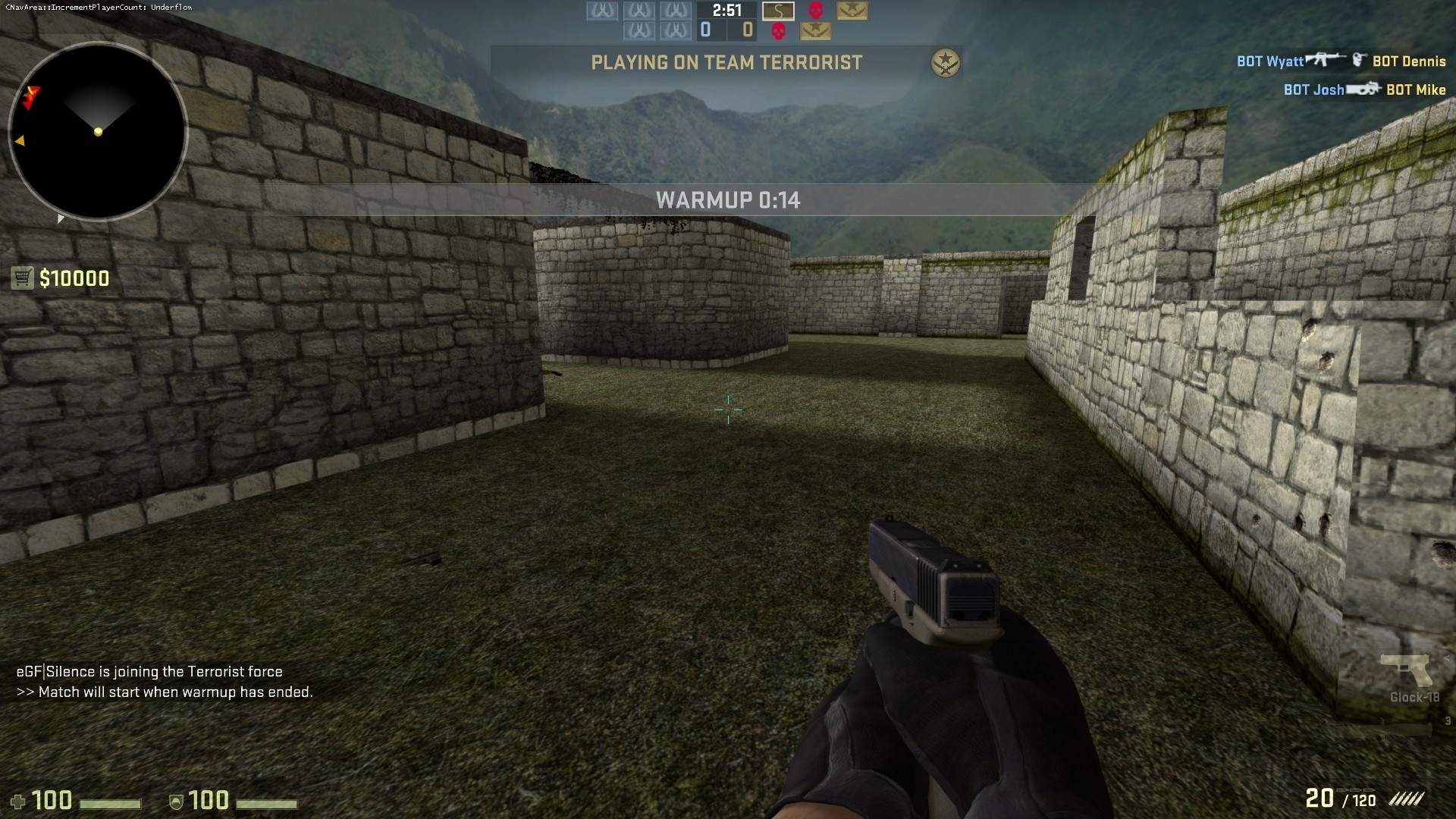Click a blue CT avatar on the scoreboard

coord(603,10)
